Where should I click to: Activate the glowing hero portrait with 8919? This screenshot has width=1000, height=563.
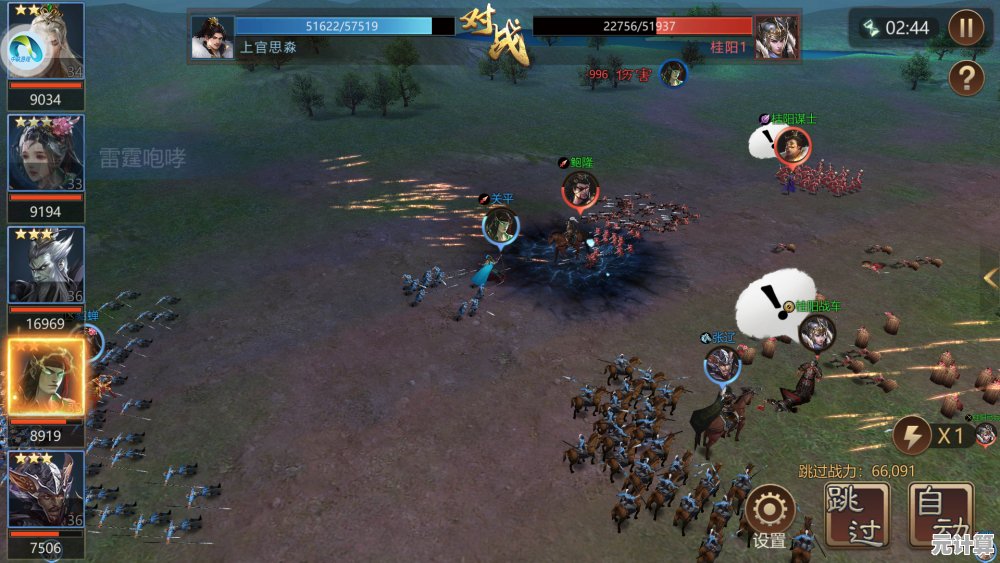click(46, 378)
